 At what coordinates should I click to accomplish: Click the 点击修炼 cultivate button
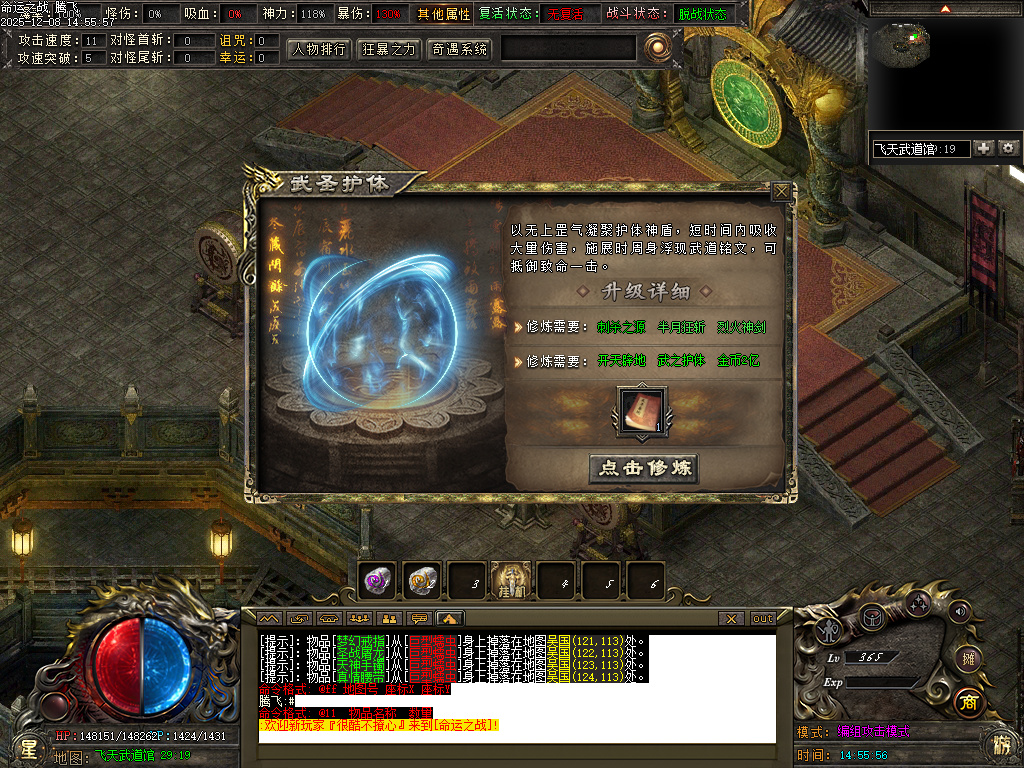point(643,468)
